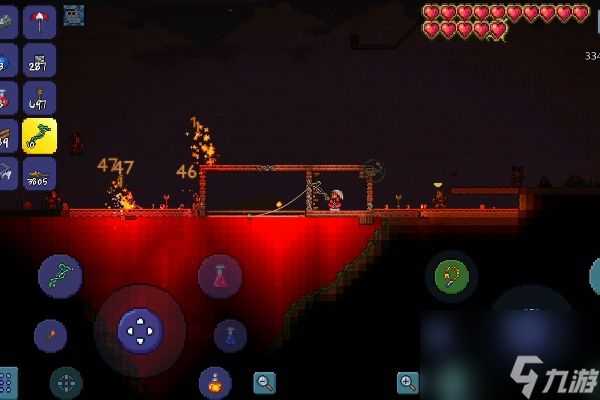
Task: Select the hotbar slot with 697 items
Action: [39, 98]
